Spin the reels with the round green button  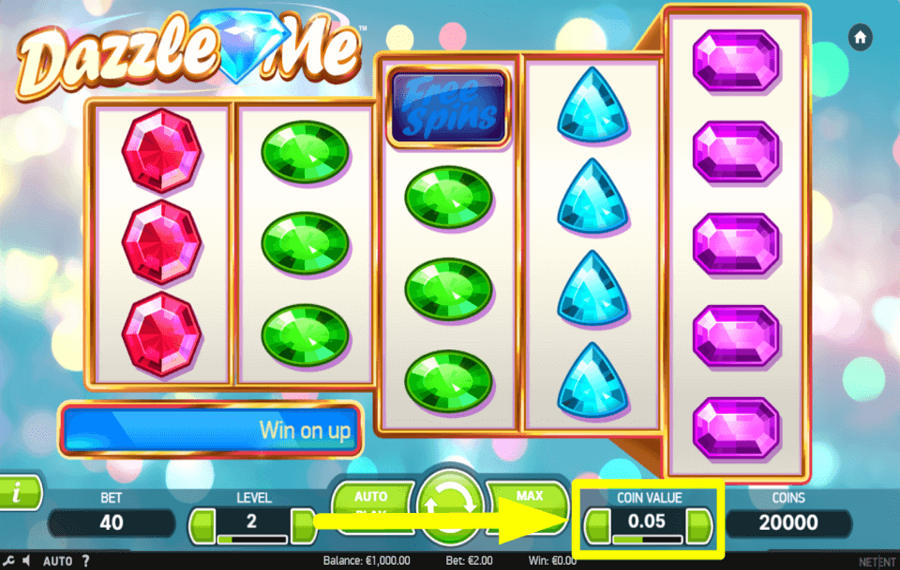(x=449, y=505)
